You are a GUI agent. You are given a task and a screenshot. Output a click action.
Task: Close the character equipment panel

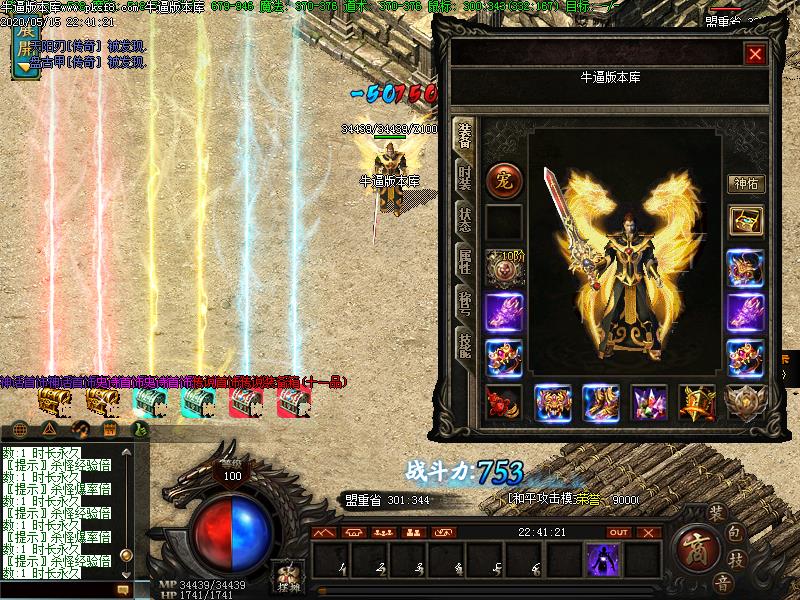click(755, 54)
